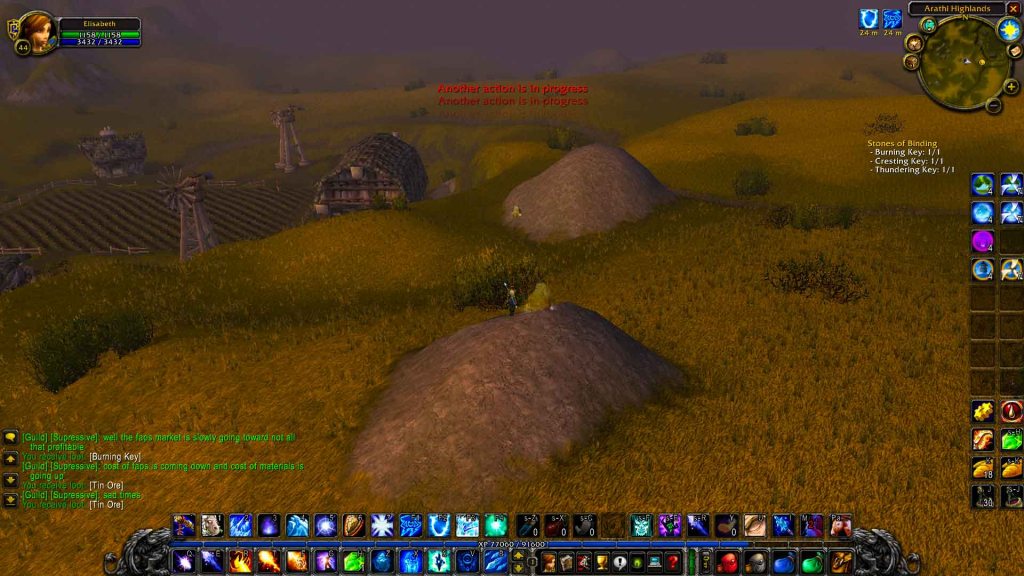1024x576 pixels.
Task: Open the chat speech bubble button
Action: pyautogui.click(x=11, y=437)
